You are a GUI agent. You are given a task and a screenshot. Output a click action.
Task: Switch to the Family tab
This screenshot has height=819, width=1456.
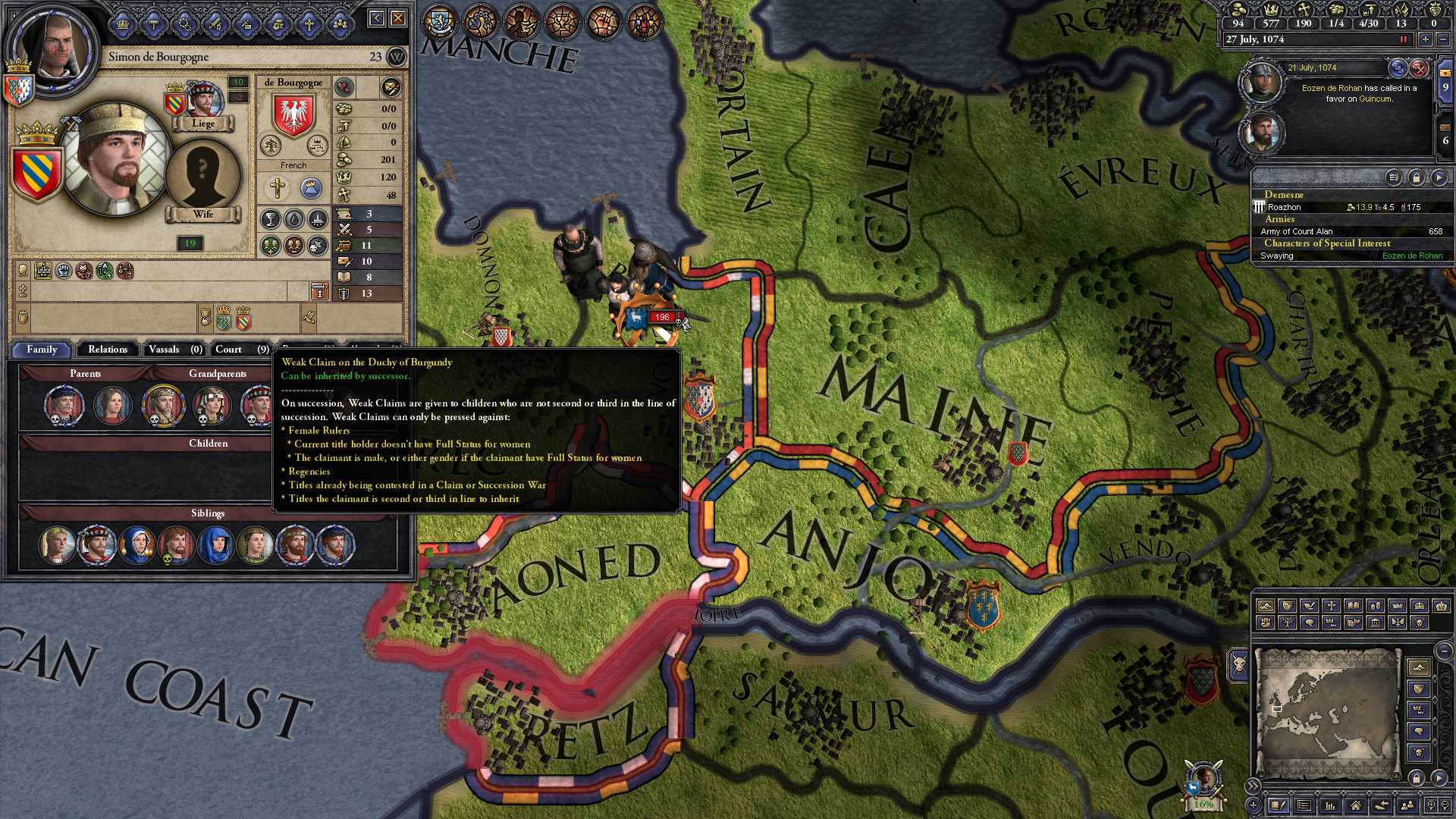click(42, 350)
